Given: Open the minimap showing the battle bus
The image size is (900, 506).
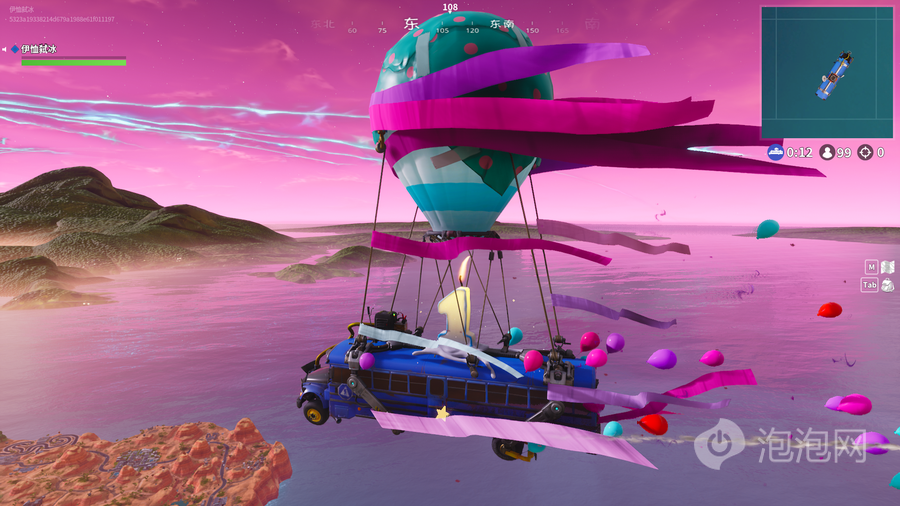Looking at the screenshot, I should click(x=826, y=72).
